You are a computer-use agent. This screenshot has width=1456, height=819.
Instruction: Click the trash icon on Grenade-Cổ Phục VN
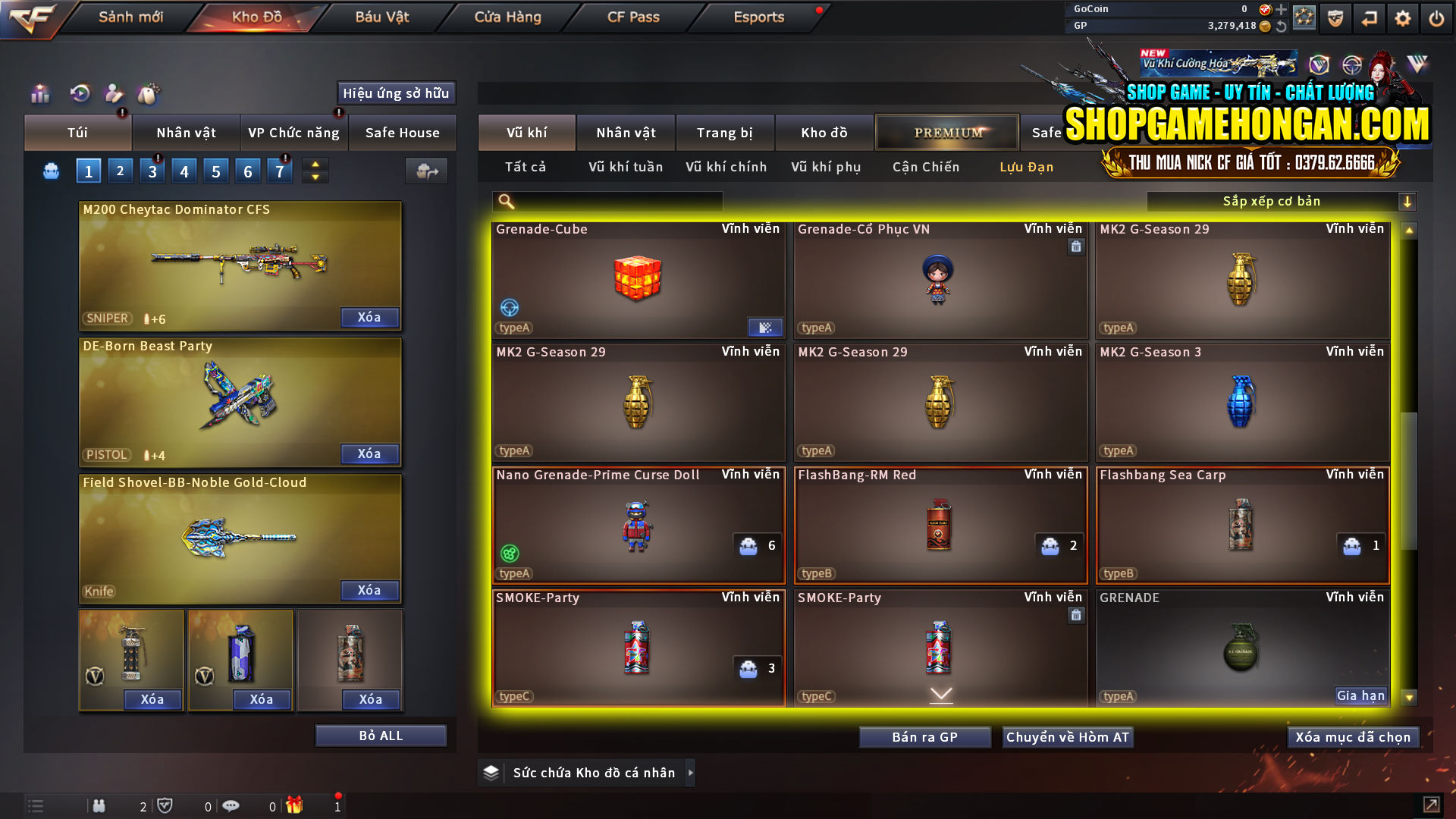click(x=1075, y=246)
